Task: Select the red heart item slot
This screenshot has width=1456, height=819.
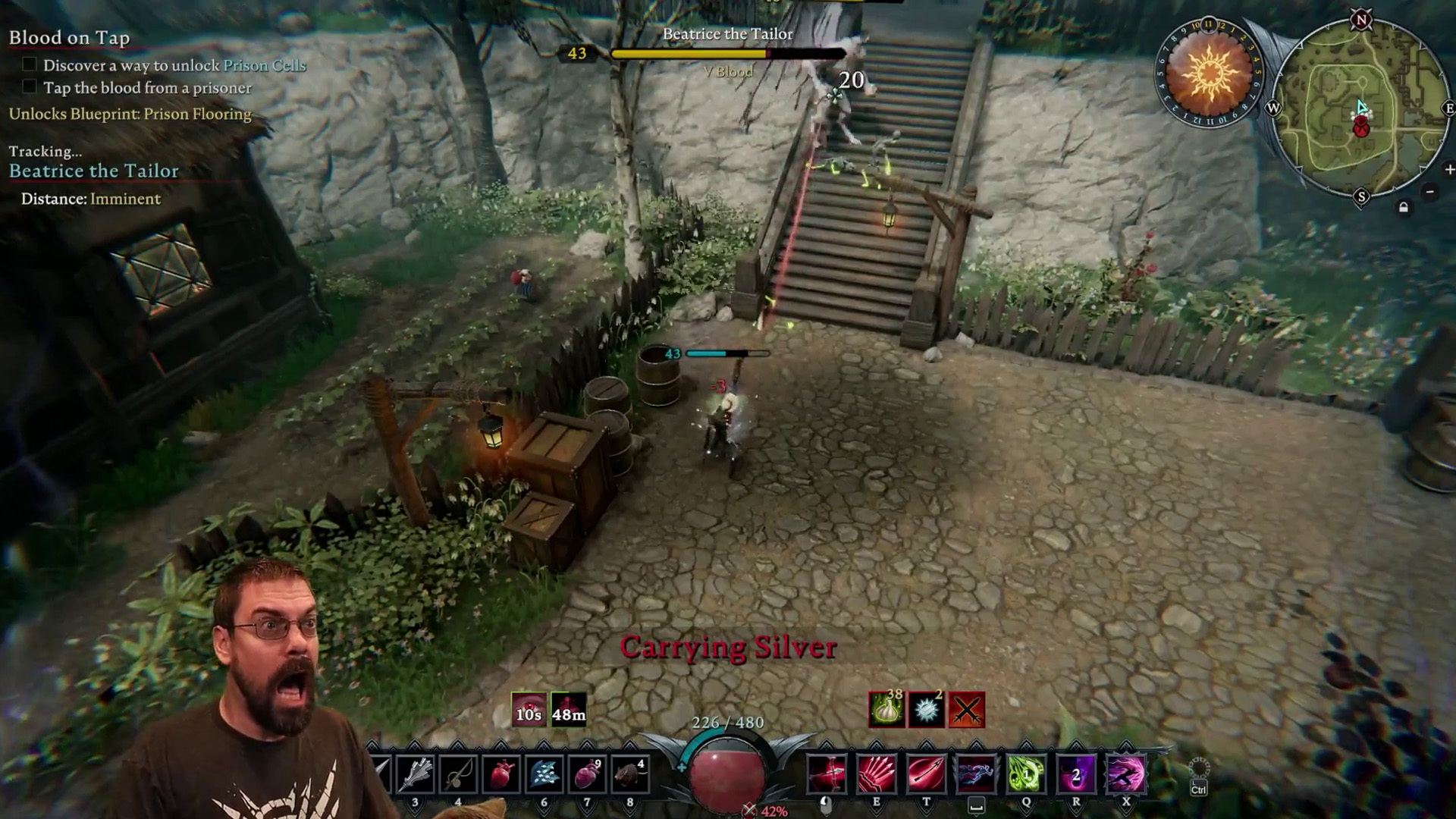Action: pos(500,774)
